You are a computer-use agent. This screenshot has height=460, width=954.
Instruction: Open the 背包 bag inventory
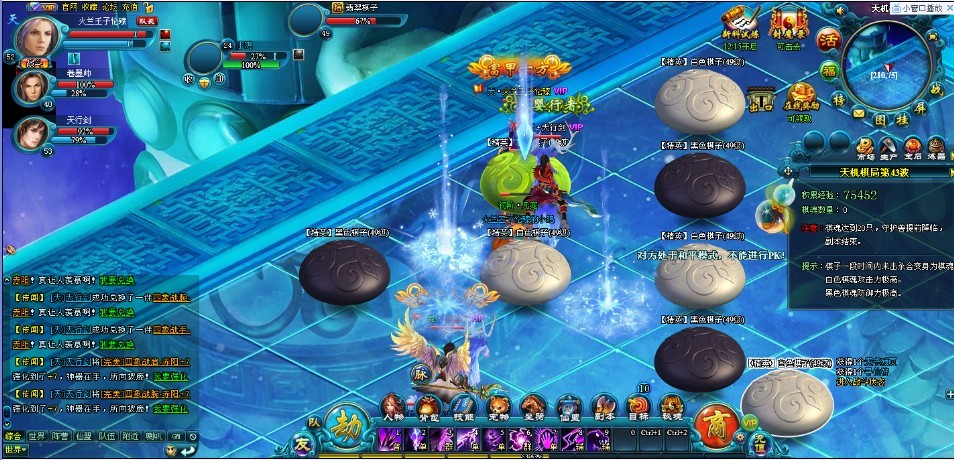point(430,405)
